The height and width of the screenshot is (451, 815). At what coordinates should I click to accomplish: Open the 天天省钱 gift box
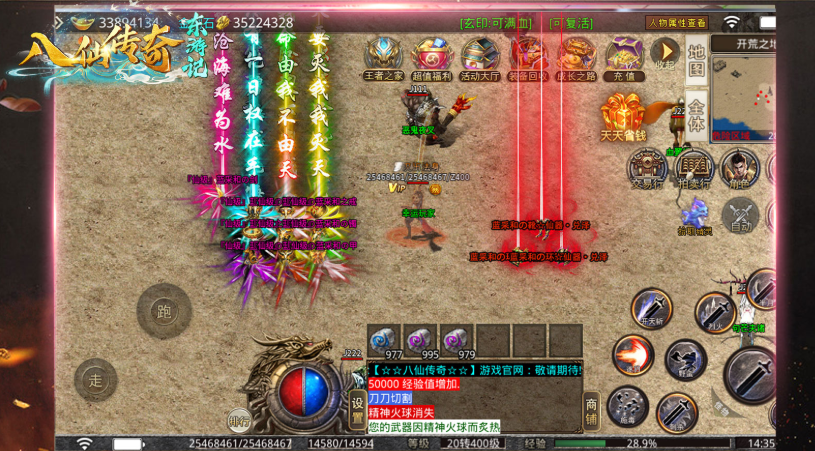click(x=623, y=117)
